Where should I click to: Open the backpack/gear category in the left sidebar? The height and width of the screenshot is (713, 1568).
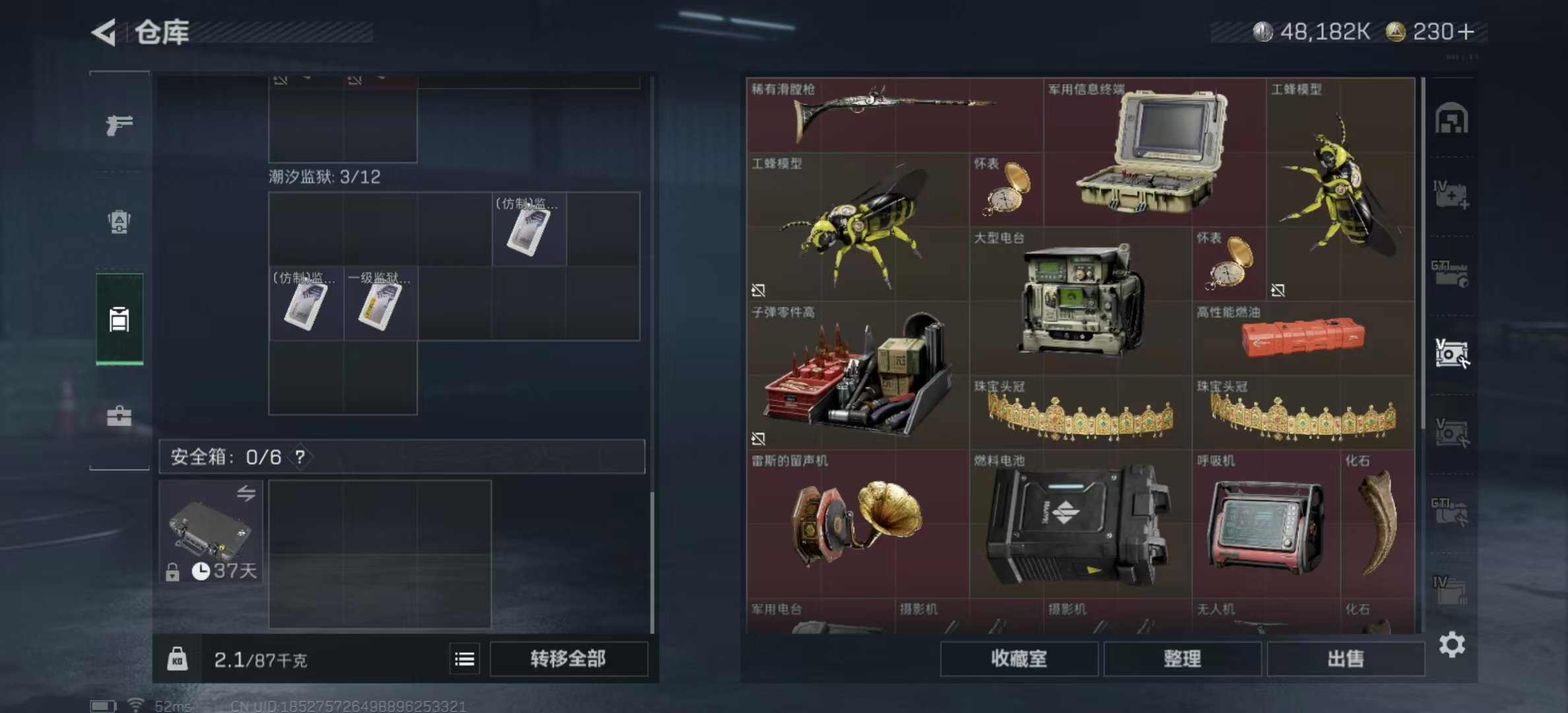pos(119,221)
